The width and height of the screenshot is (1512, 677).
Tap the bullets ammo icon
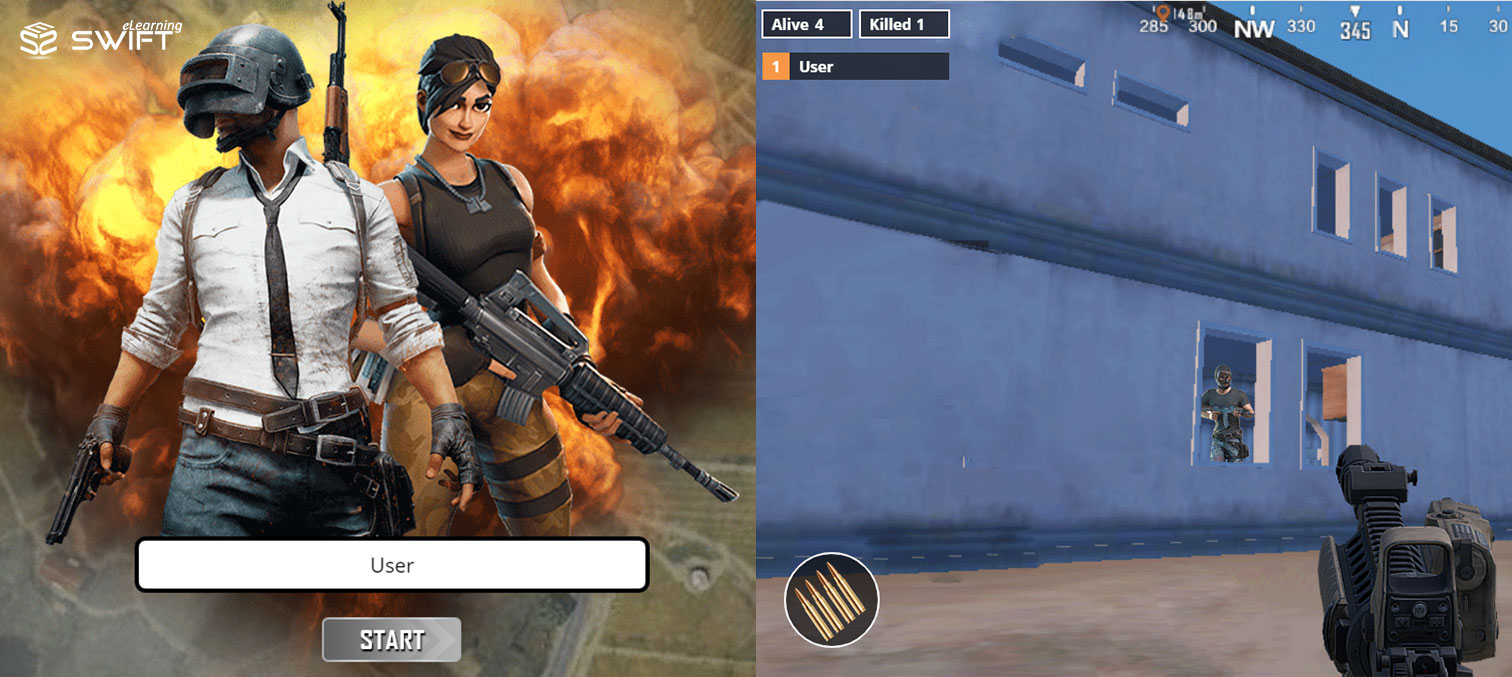tap(831, 600)
